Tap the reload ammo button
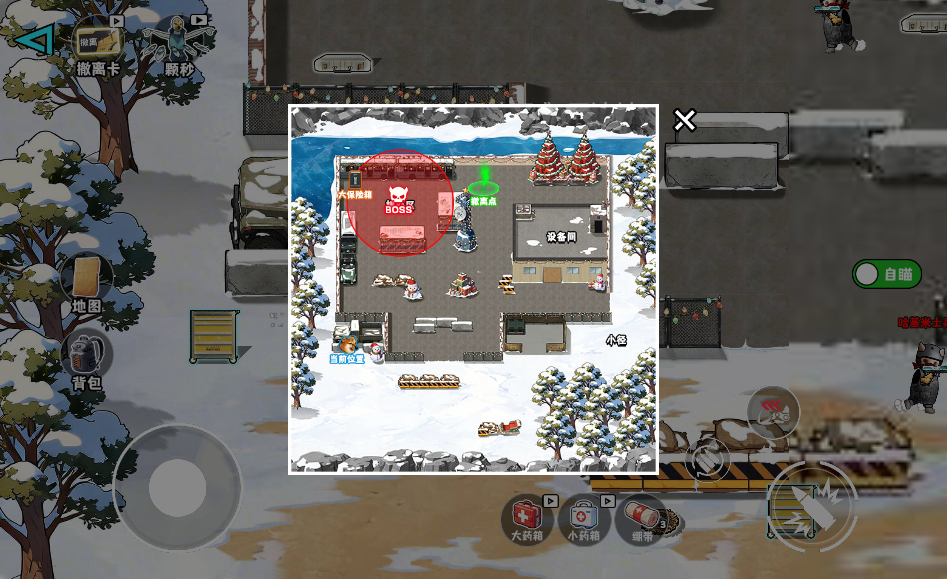Viewport: 947px width, 579px height. click(x=708, y=458)
